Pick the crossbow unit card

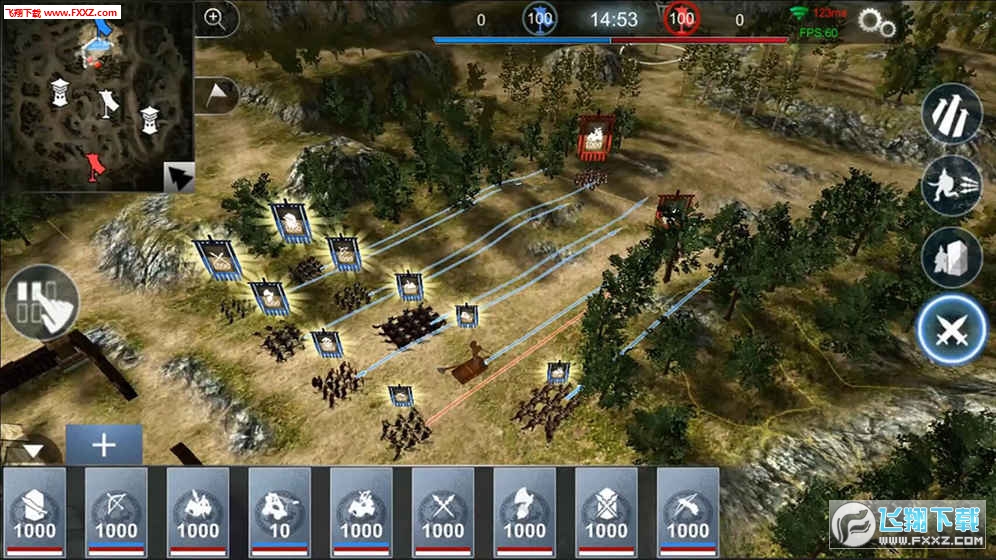688,512
